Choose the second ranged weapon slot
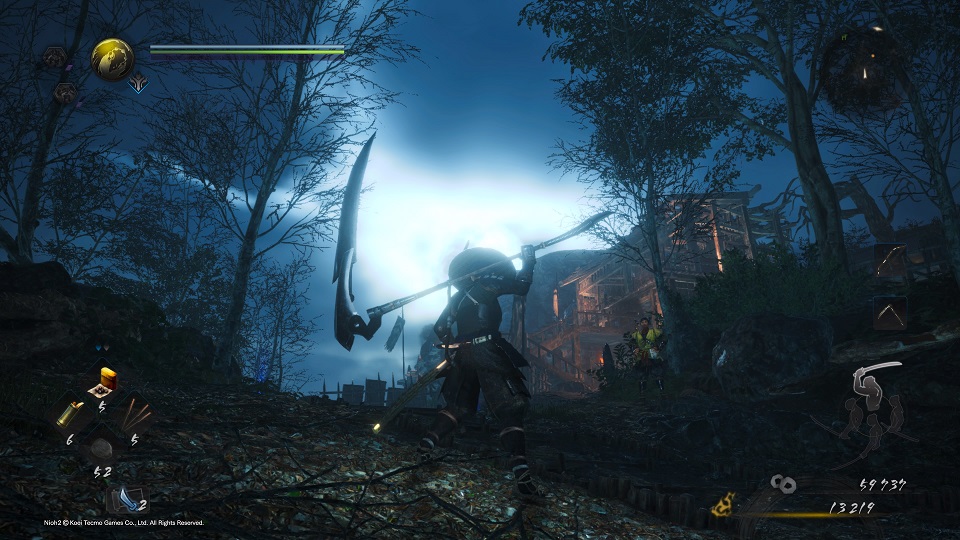960x540 pixels. [890, 312]
